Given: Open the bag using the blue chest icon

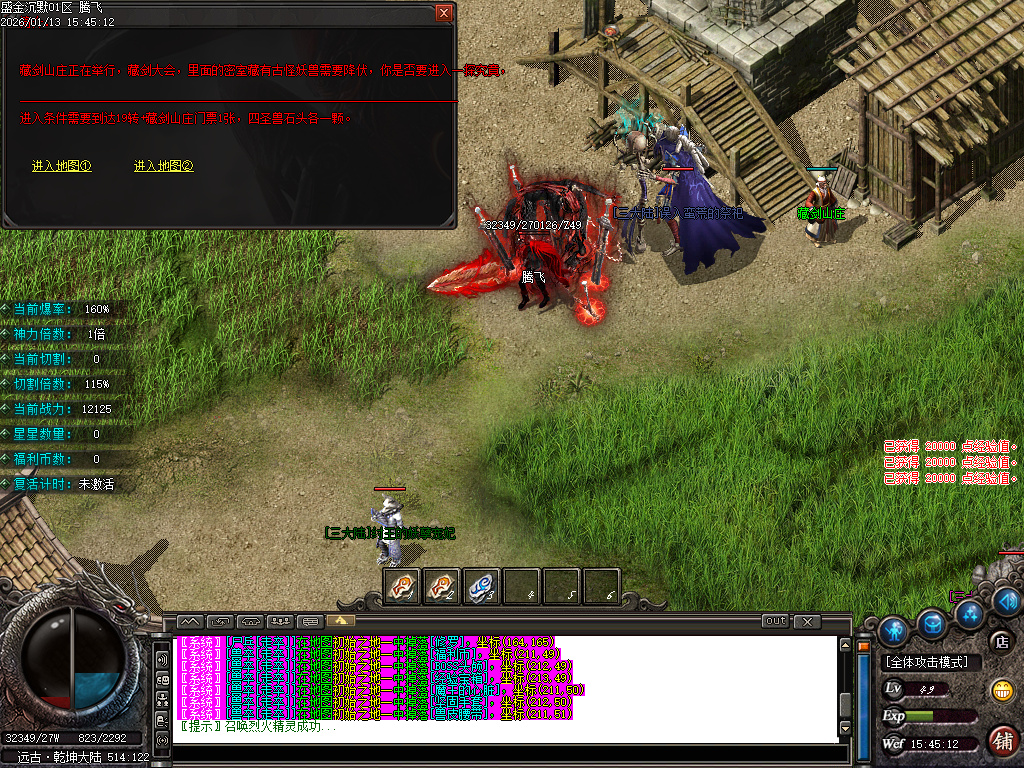Looking at the screenshot, I should pyautogui.click(x=933, y=624).
